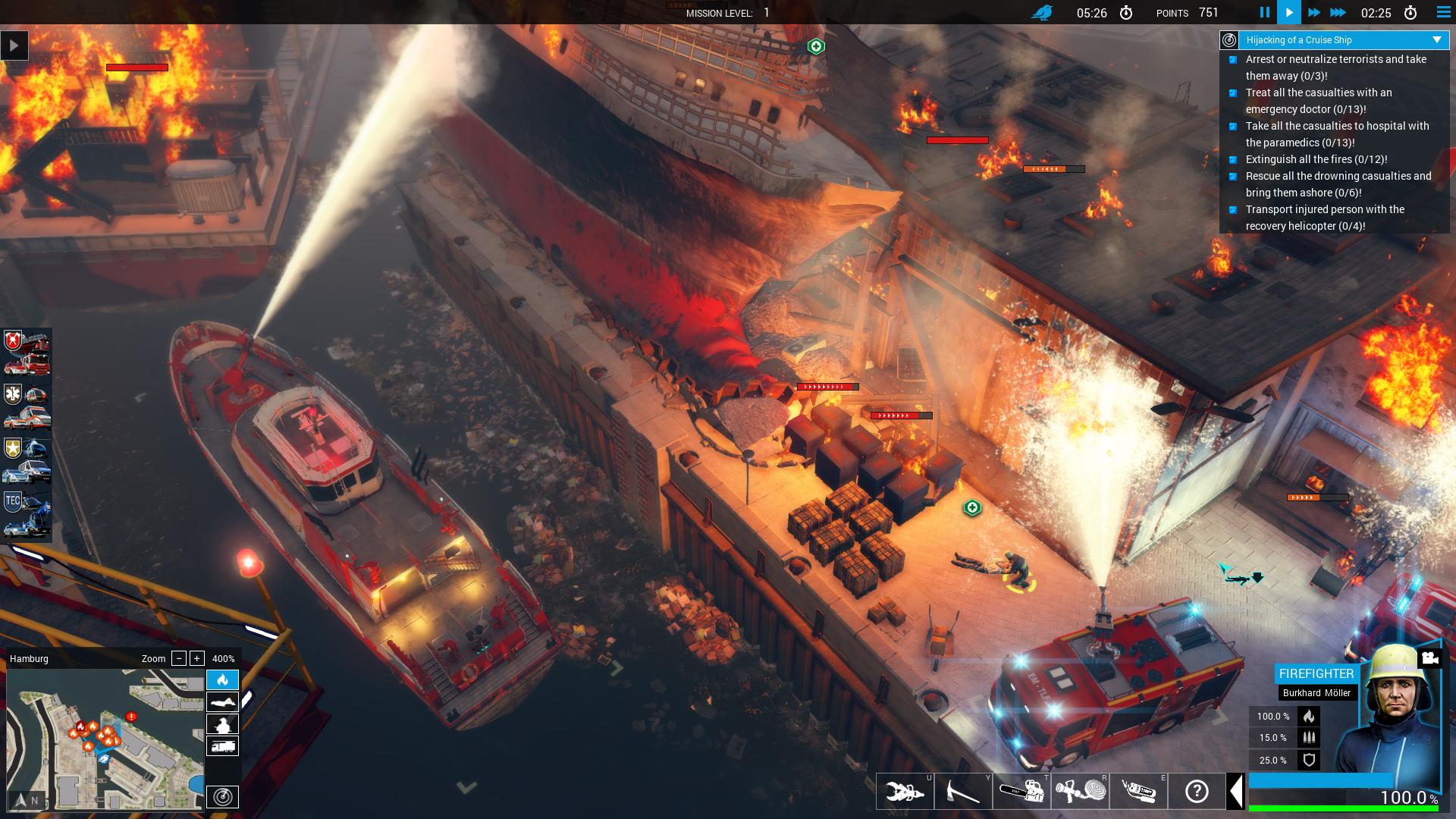Toggle fire markers on the minimap

coord(222,680)
